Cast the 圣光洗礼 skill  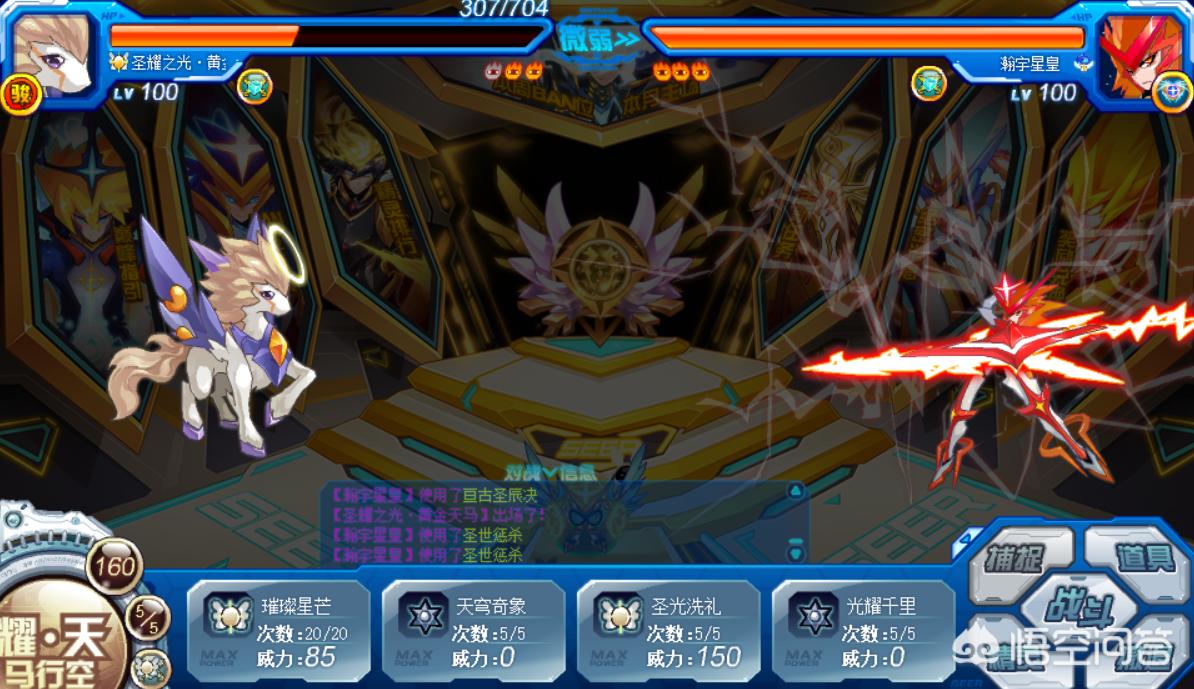tap(668, 631)
